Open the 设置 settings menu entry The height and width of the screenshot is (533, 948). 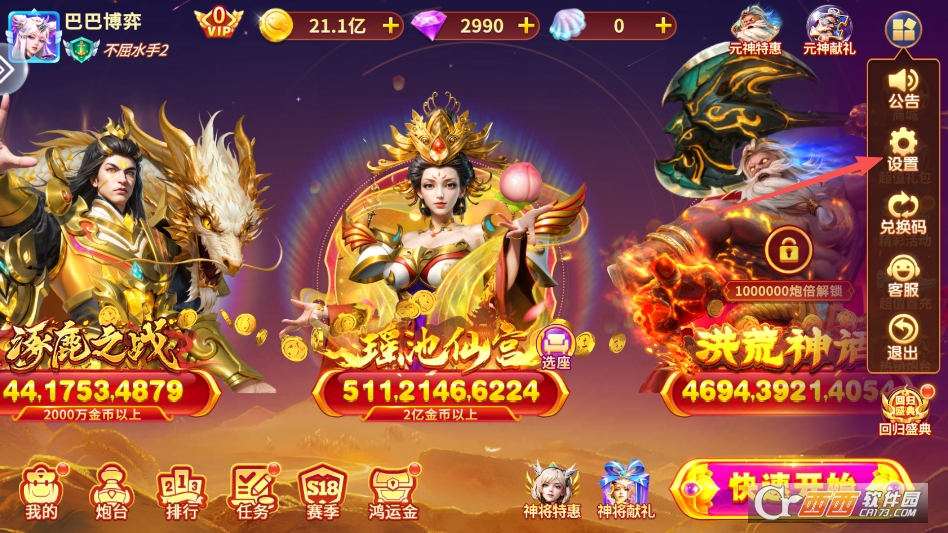903,150
